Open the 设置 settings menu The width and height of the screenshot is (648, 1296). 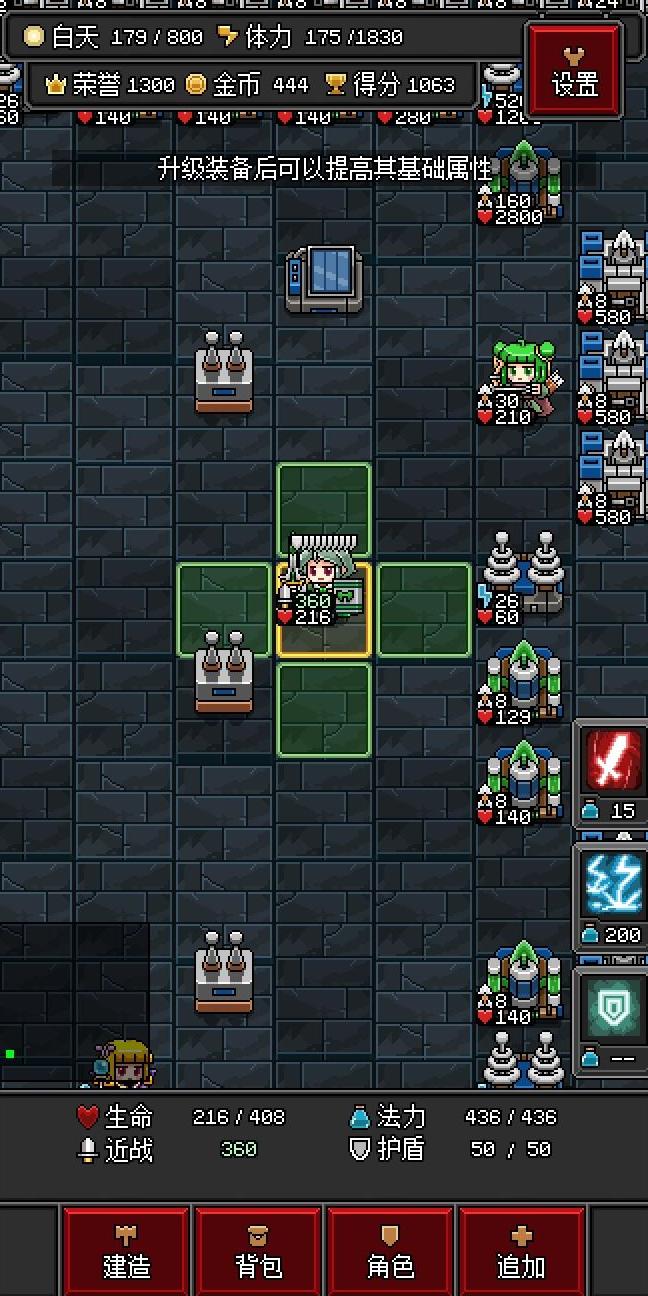(x=574, y=70)
